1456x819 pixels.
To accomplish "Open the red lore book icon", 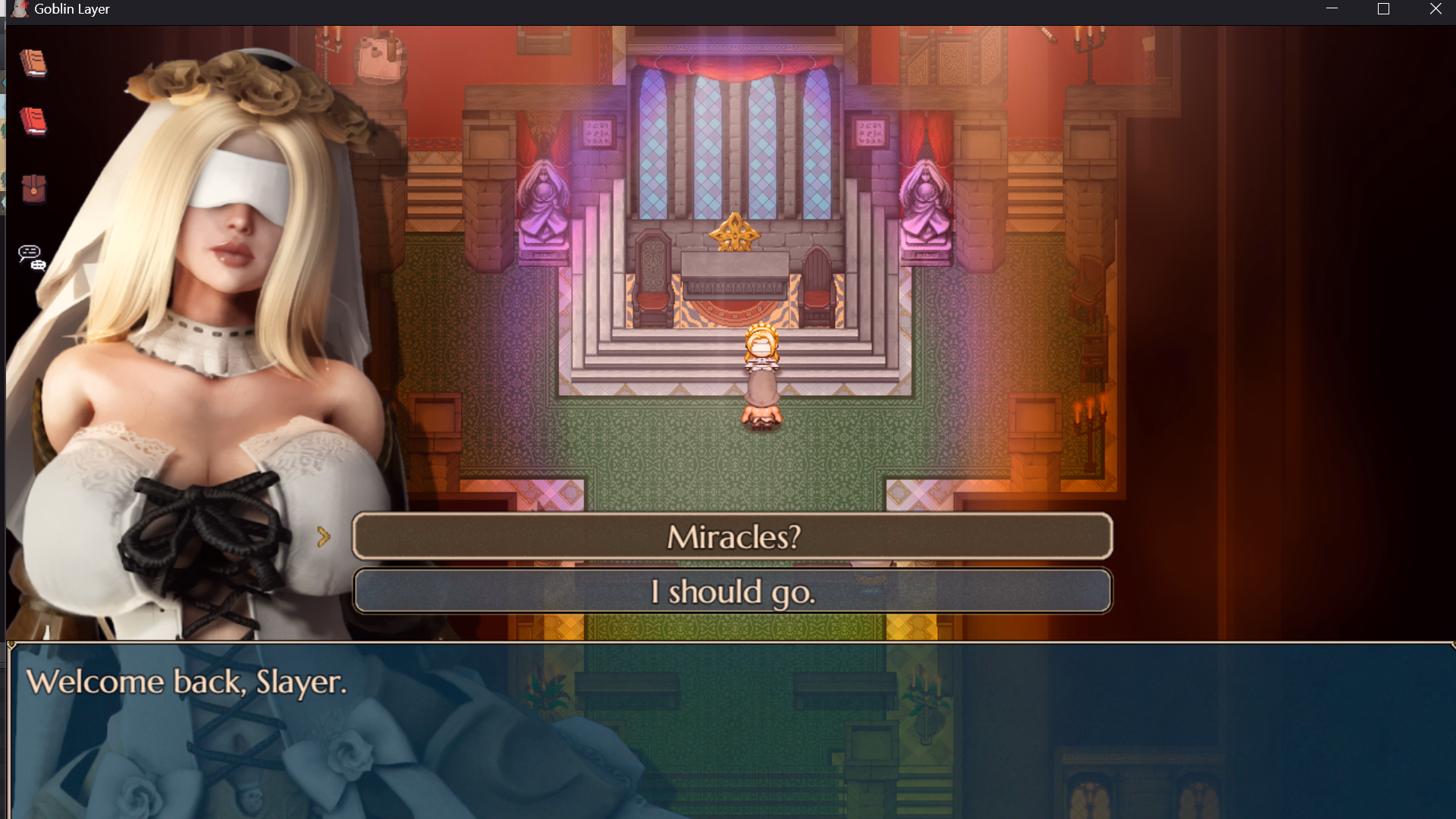I will [x=32, y=121].
